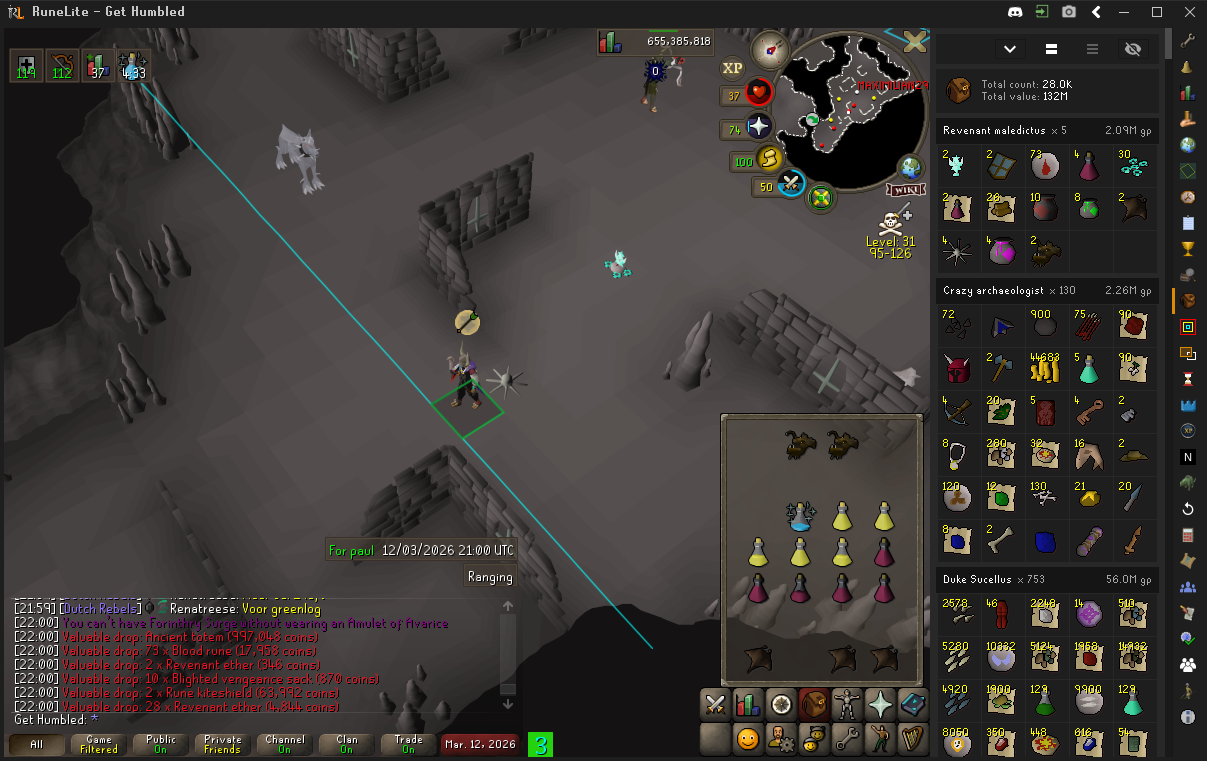Image resolution: width=1207 pixels, height=761 pixels.
Task: Toggle run with the run energy orb
Action: (768, 159)
